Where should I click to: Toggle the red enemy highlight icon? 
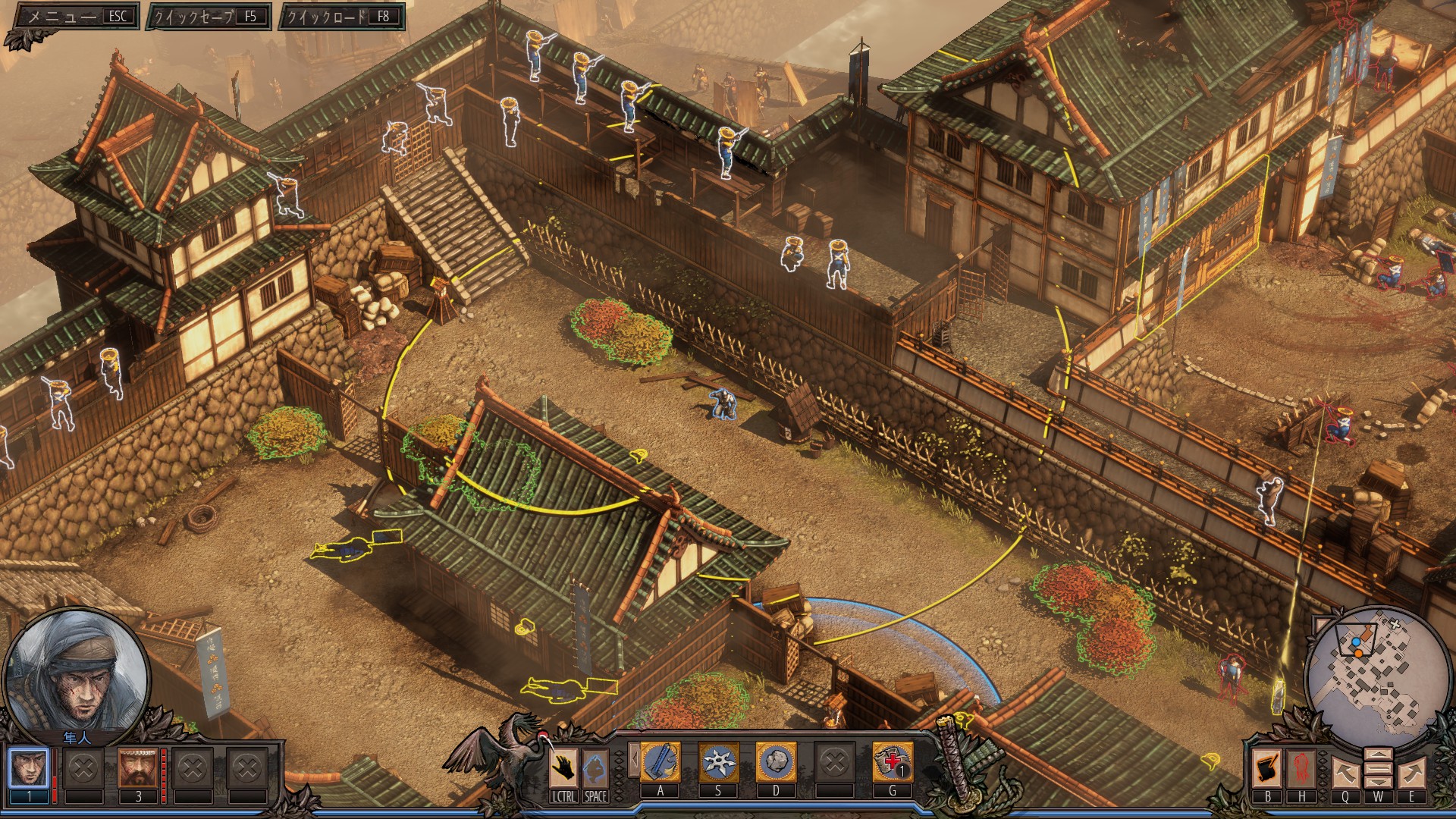point(1301,767)
